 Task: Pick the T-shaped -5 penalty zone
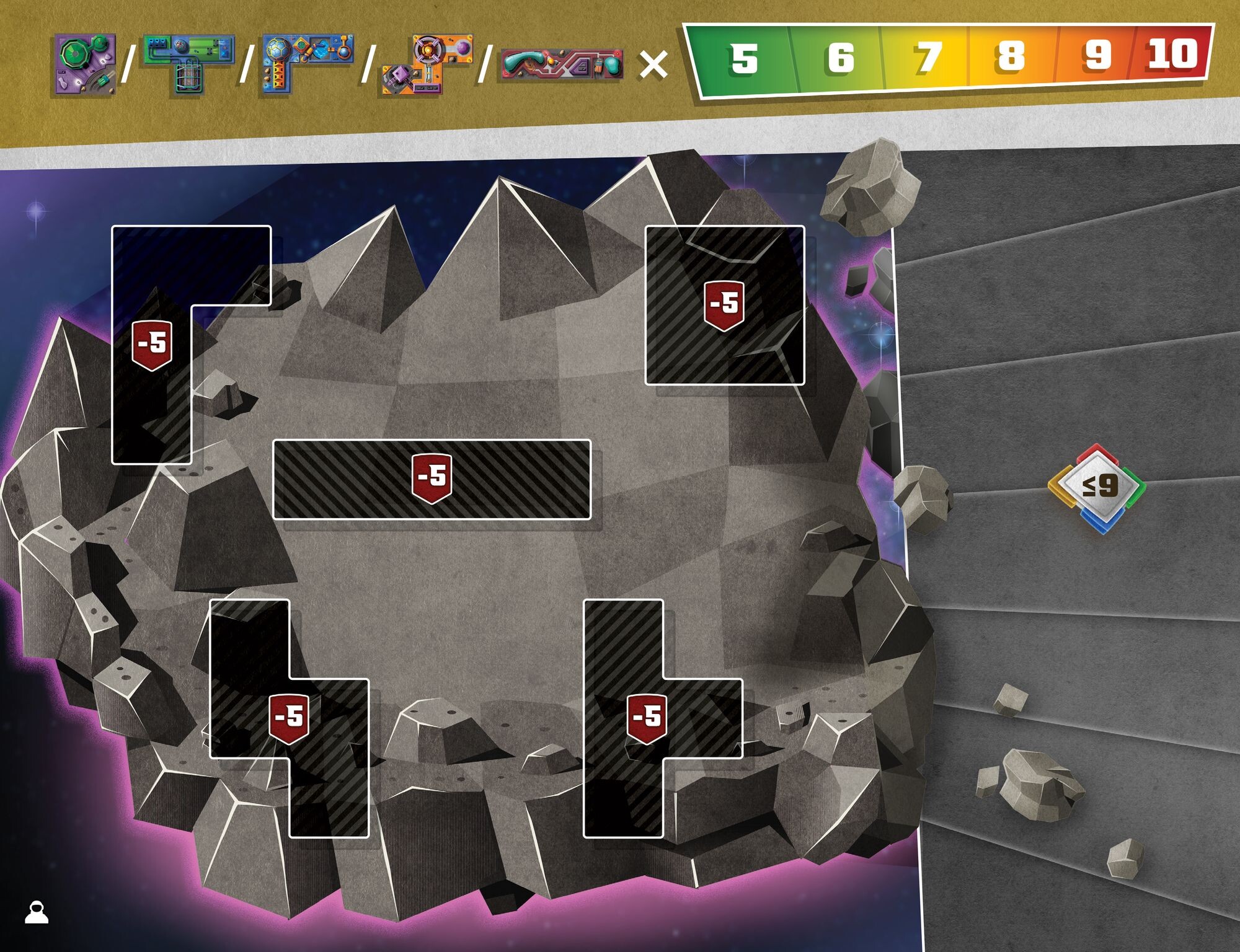coord(647,718)
